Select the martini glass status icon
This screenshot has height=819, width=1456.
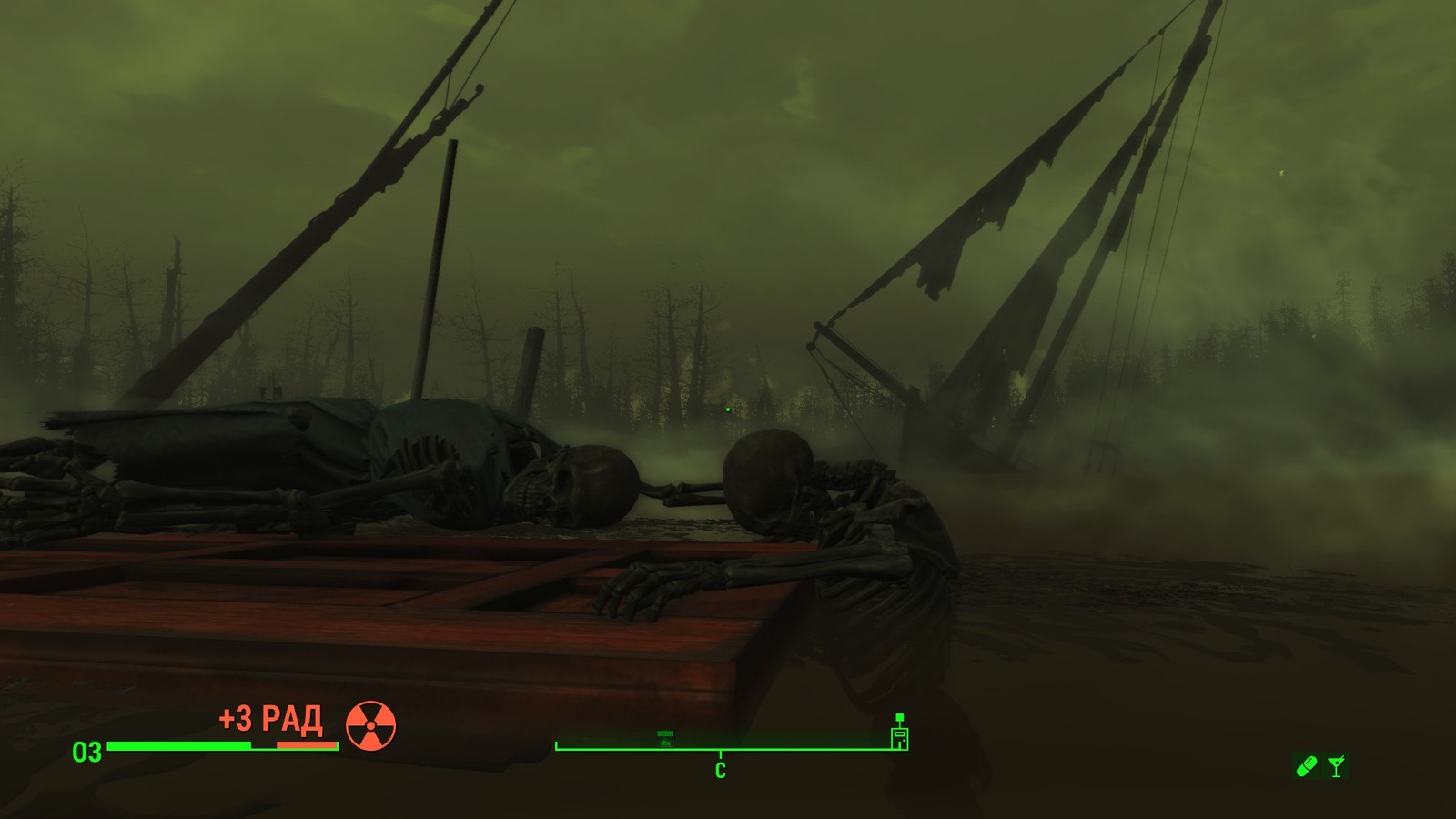click(x=1336, y=766)
